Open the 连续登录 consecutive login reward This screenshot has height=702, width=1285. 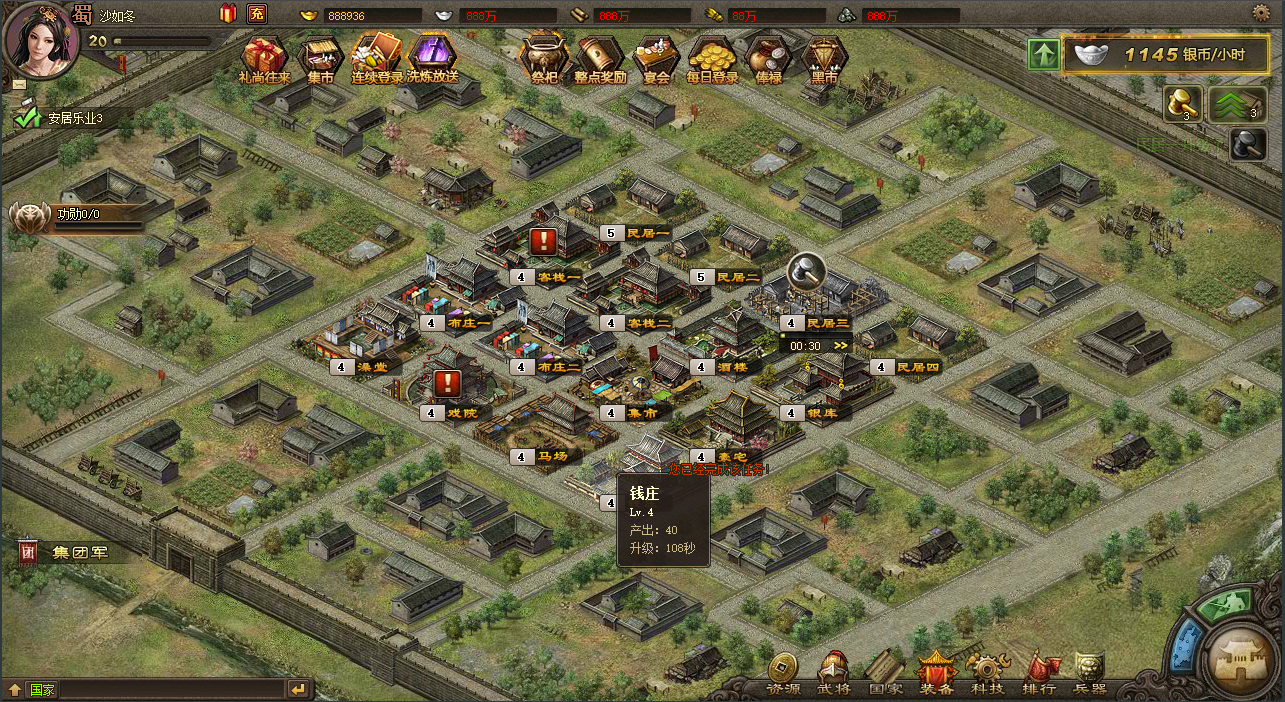[x=376, y=57]
